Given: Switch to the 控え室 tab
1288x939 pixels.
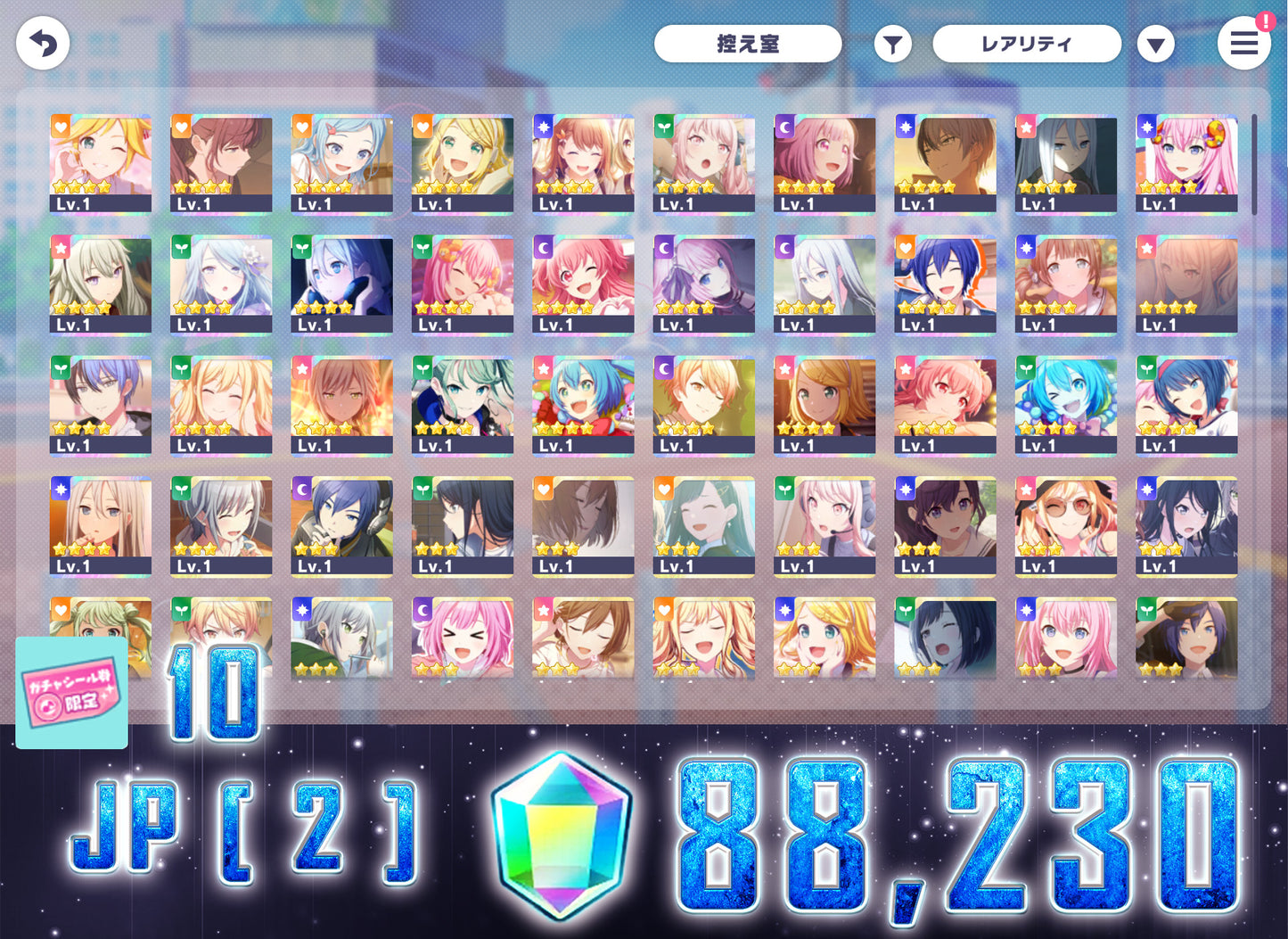Looking at the screenshot, I should pos(748,43).
